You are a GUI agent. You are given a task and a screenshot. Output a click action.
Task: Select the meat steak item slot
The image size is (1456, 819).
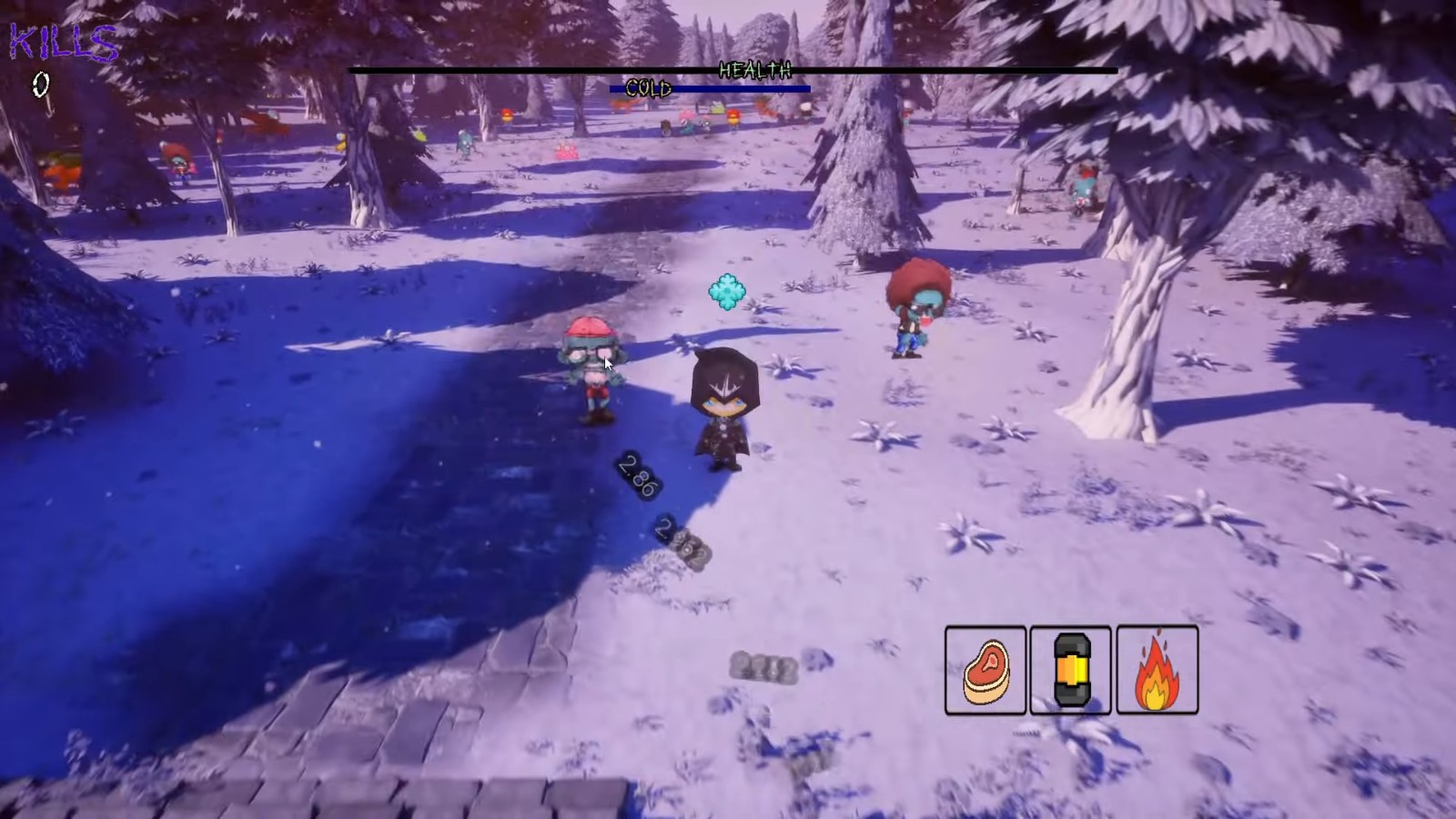tap(986, 671)
